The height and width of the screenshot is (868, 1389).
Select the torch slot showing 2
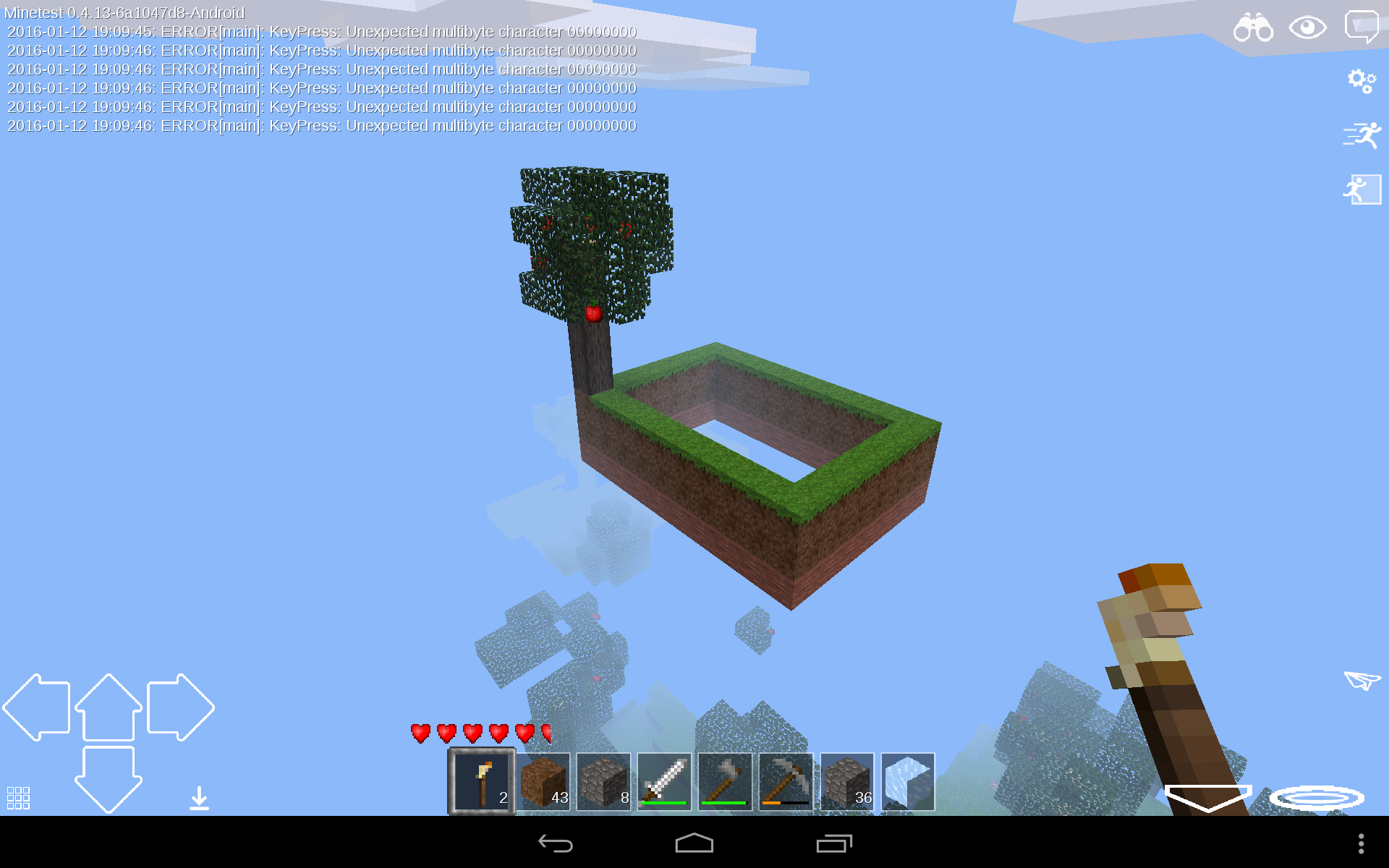point(481,782)
